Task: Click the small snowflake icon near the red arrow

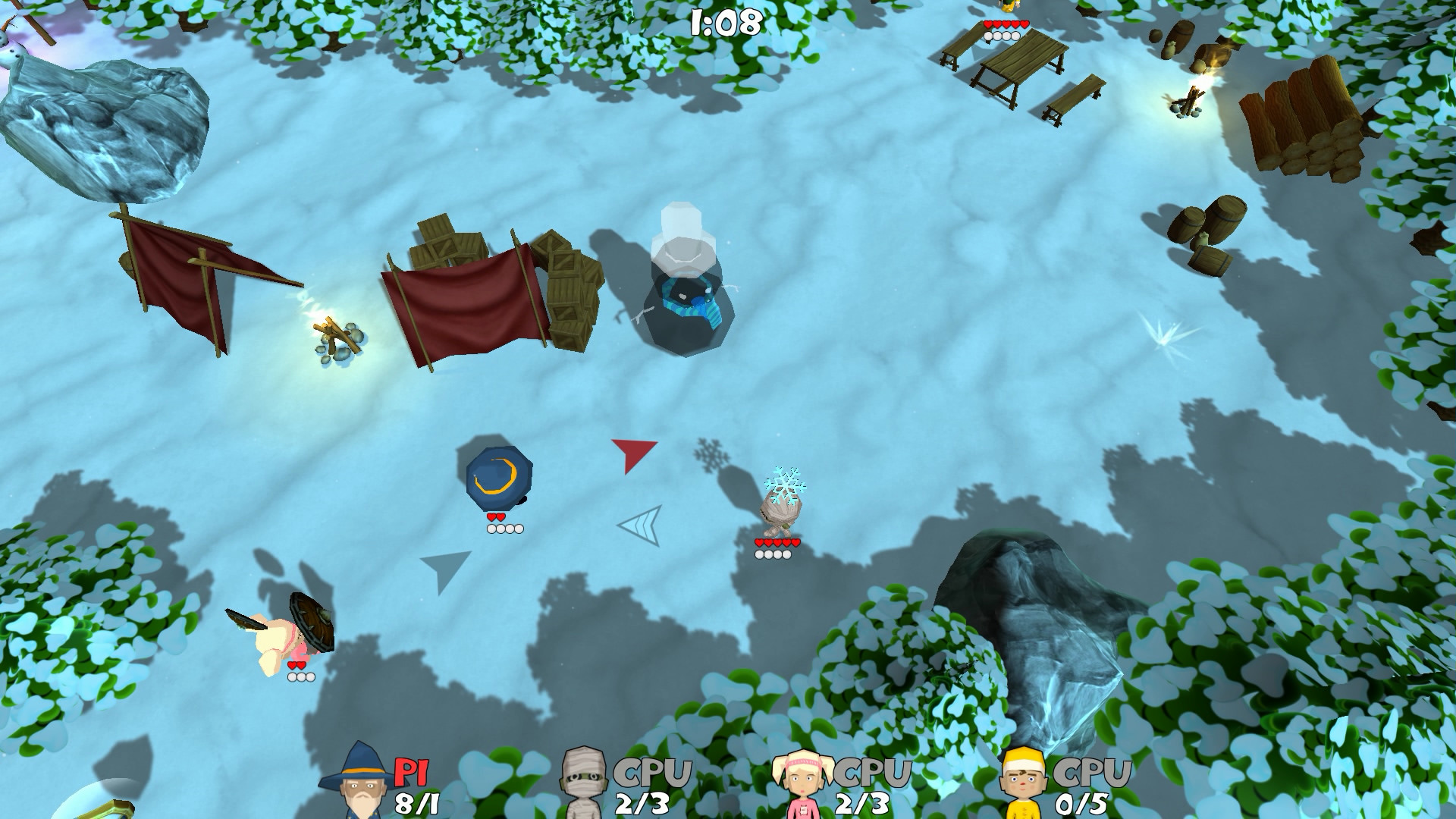Action: pos(710,455)
